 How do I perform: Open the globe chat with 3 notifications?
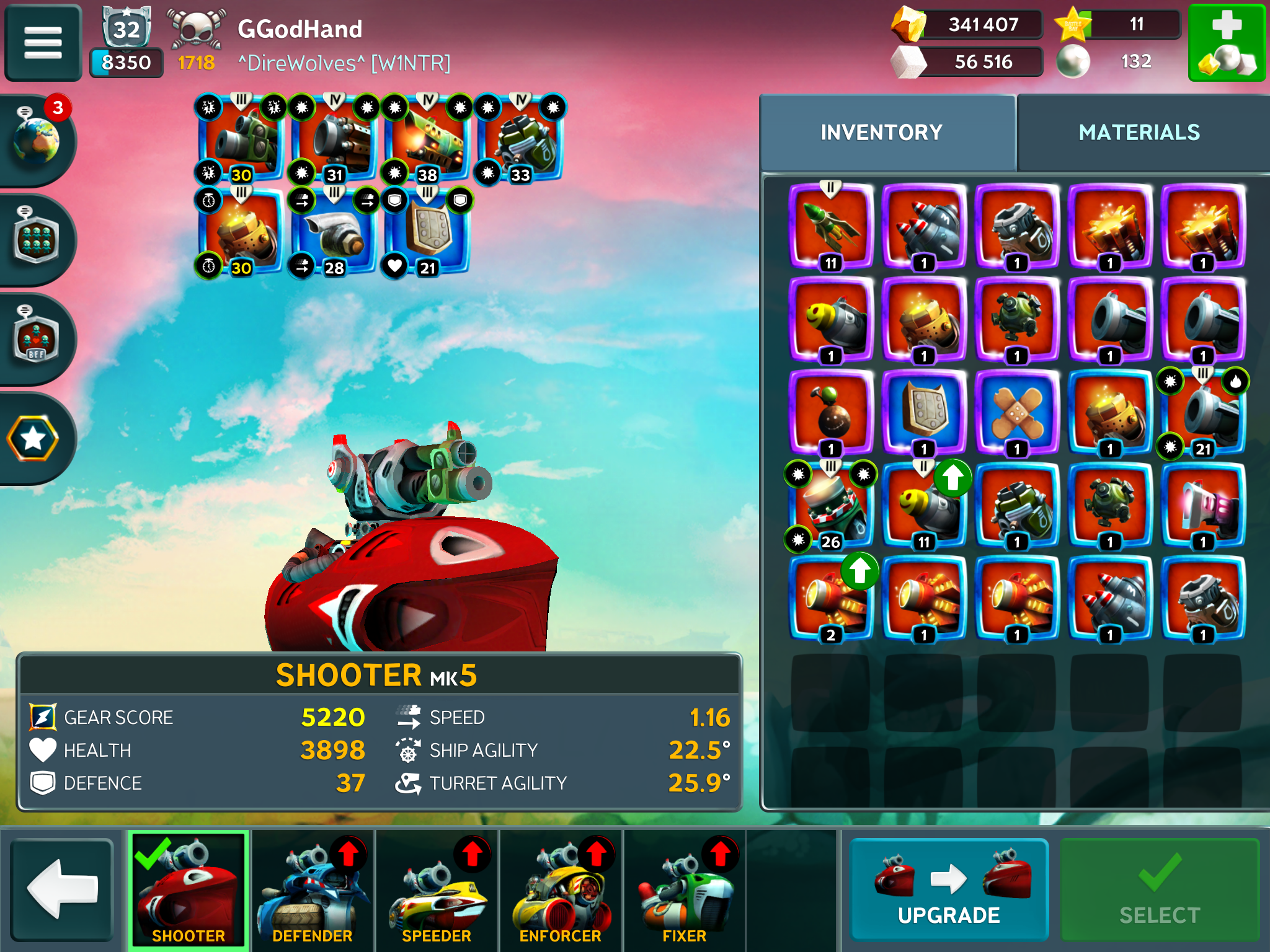coord(37,140)
